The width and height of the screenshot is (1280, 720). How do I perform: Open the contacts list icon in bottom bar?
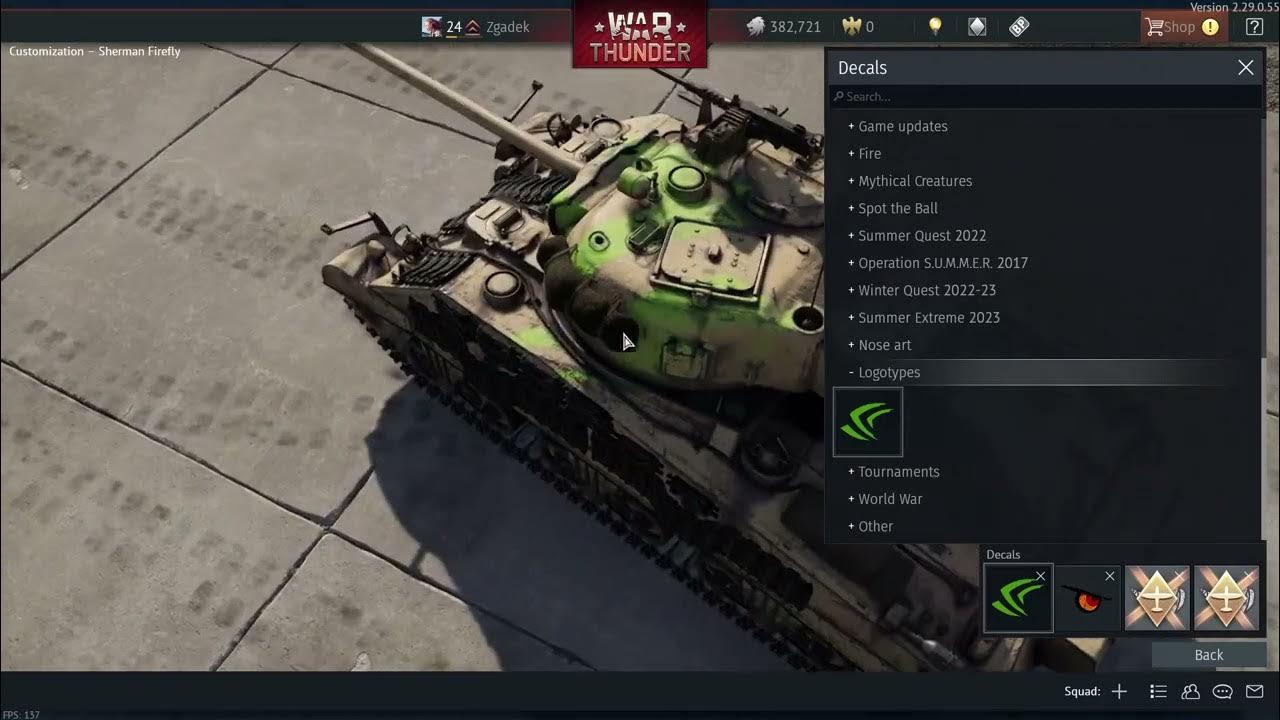[x=1157, y=691]
